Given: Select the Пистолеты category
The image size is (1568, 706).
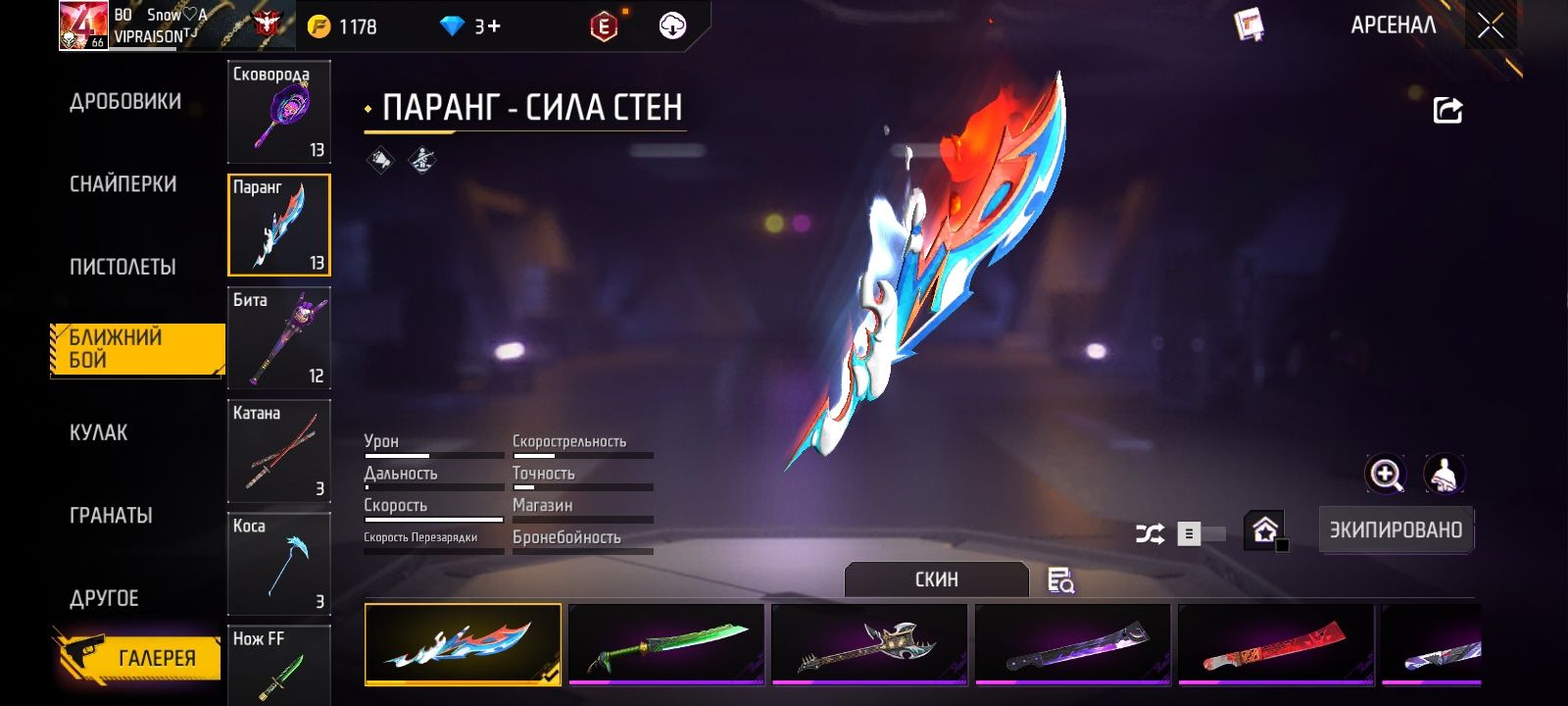Looking at the screenshot, I should tap(122, 267).
